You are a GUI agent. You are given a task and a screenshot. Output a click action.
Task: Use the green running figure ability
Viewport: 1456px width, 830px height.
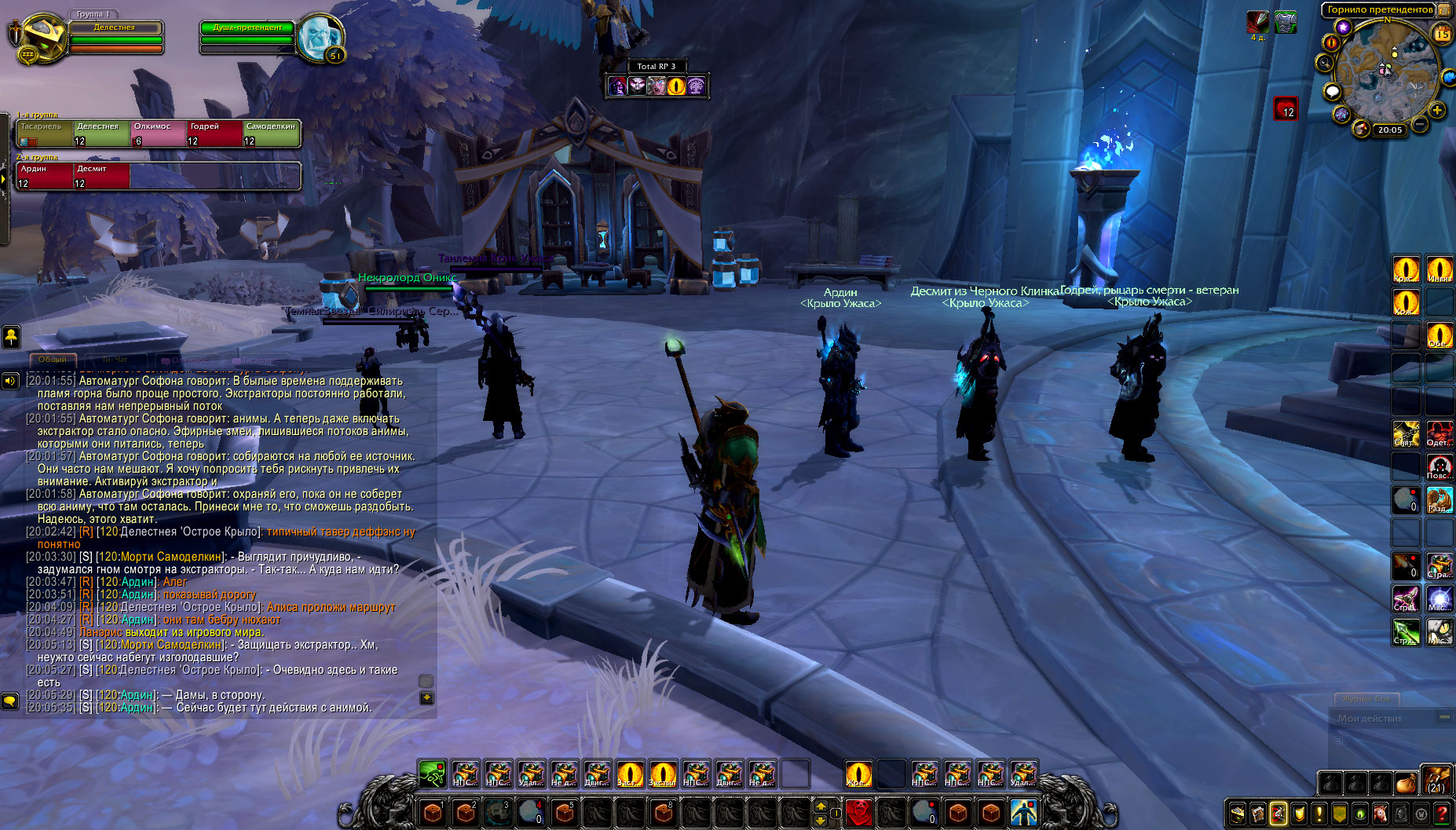[x=432, y=774]
